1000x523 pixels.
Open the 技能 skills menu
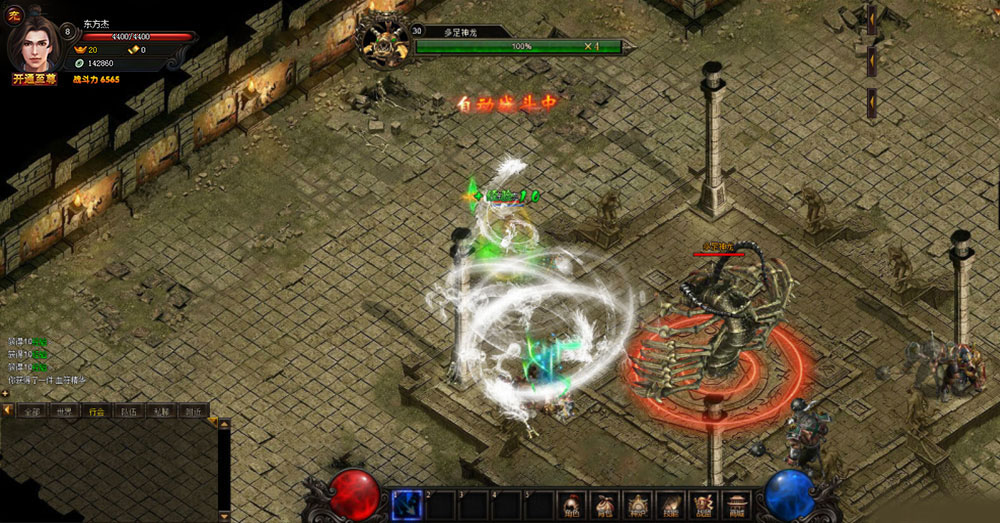(x=670, y=504)
